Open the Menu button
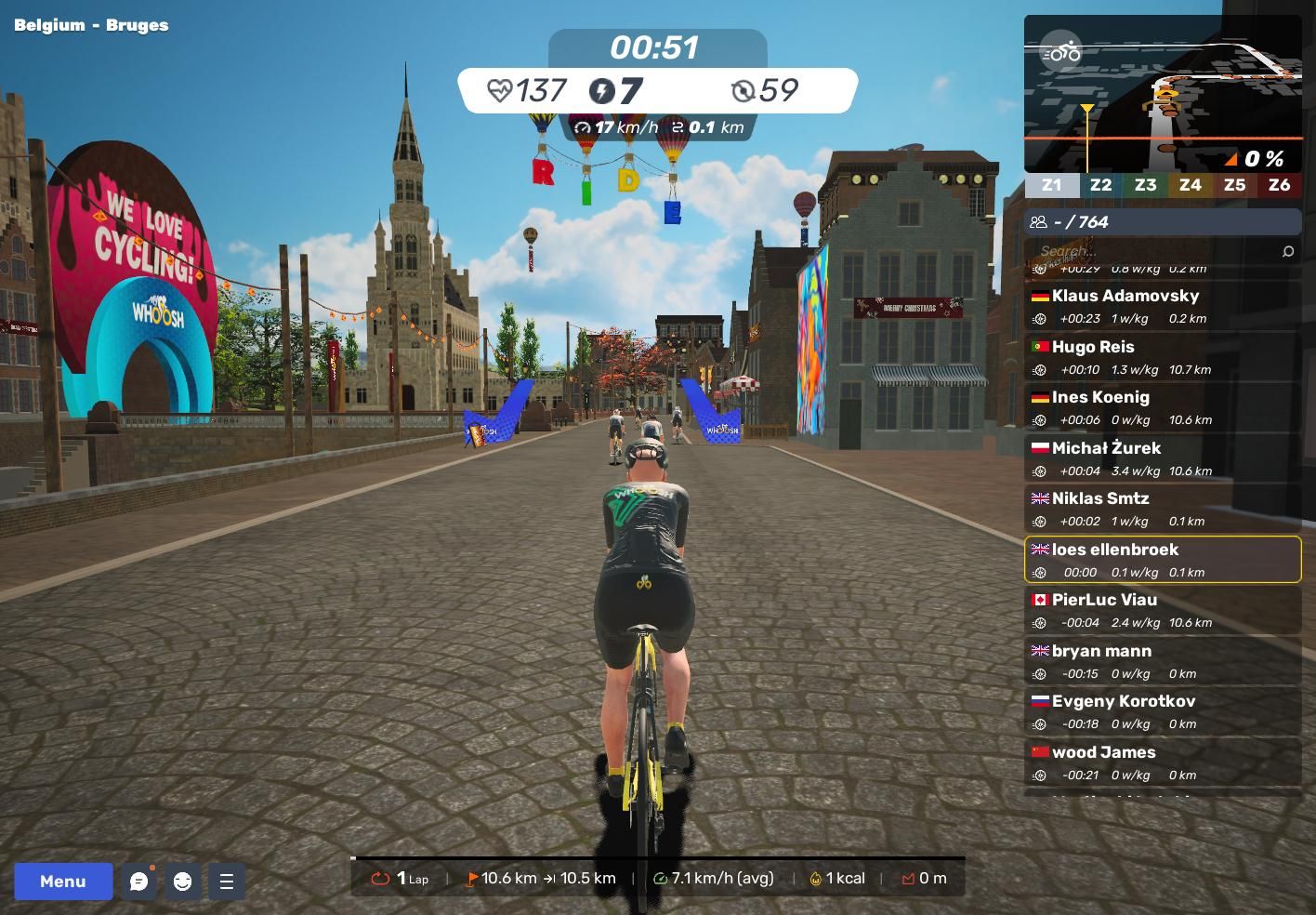The height and width of the screenshot is (915, 1316). (x=63, y=882)
